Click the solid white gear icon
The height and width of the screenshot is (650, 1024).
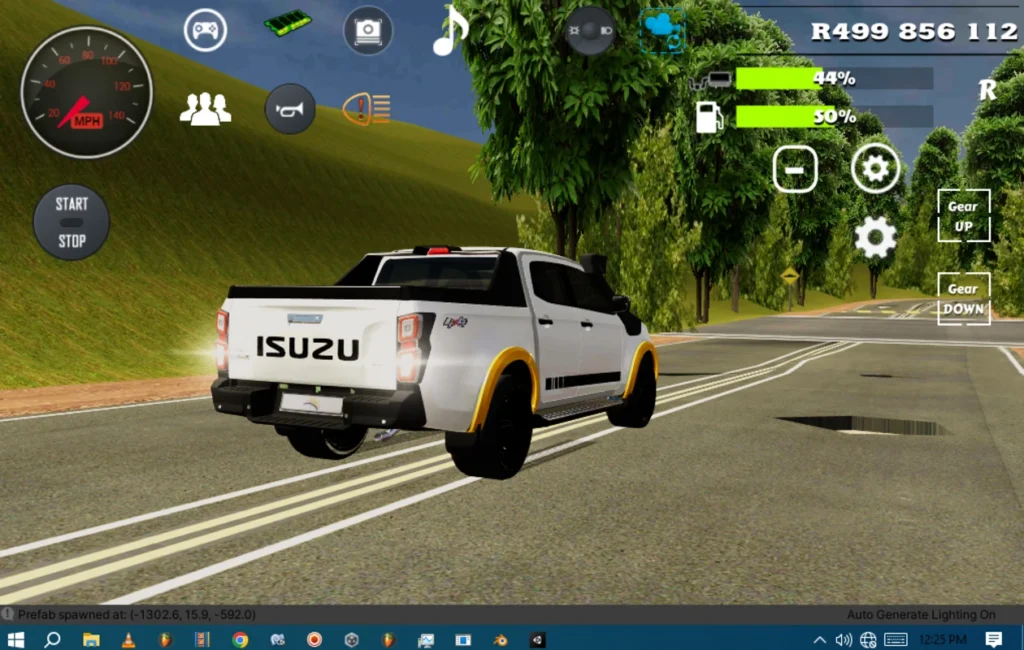point(875,238)
